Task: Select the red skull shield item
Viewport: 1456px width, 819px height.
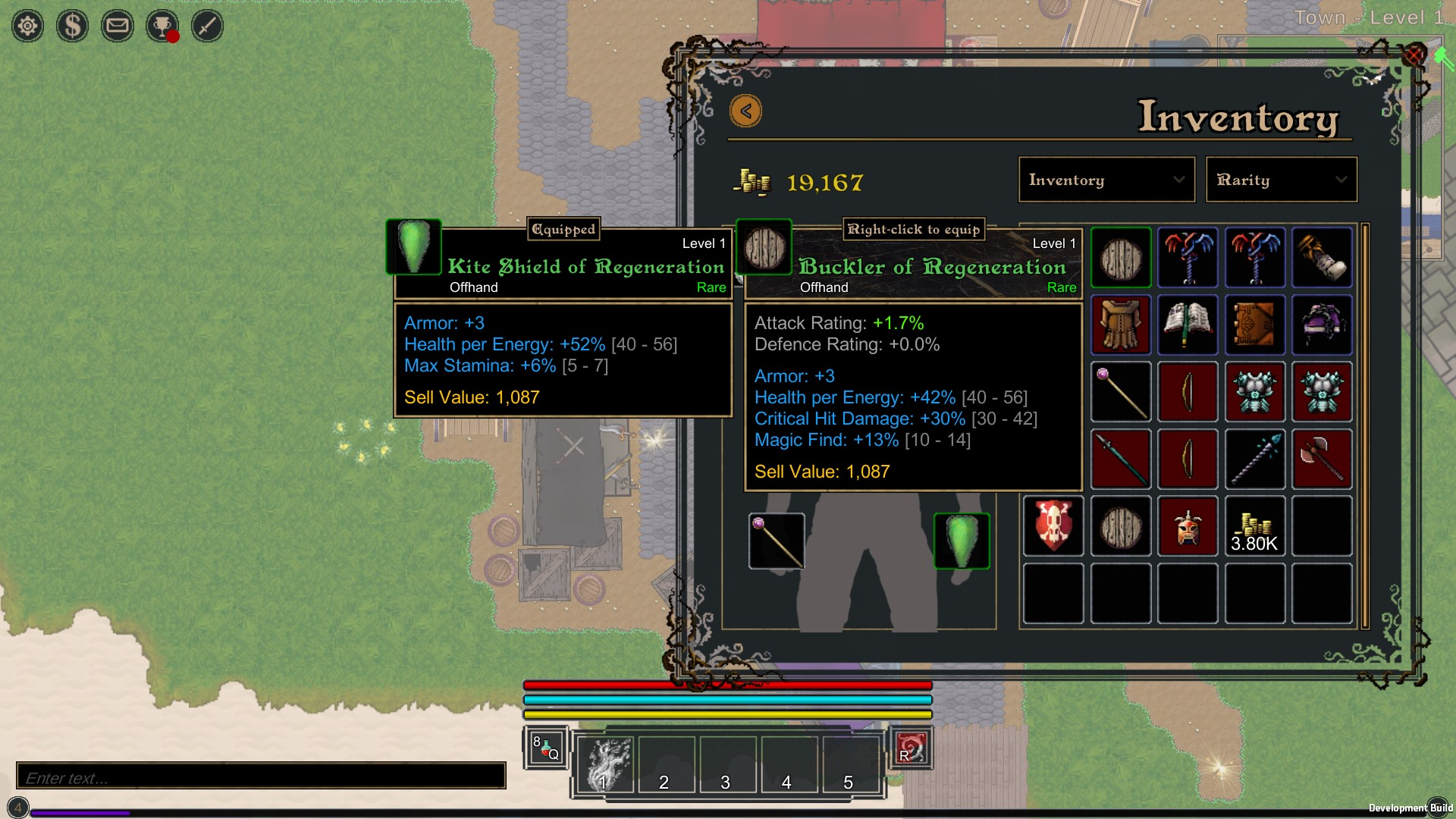Action: 1053,526
